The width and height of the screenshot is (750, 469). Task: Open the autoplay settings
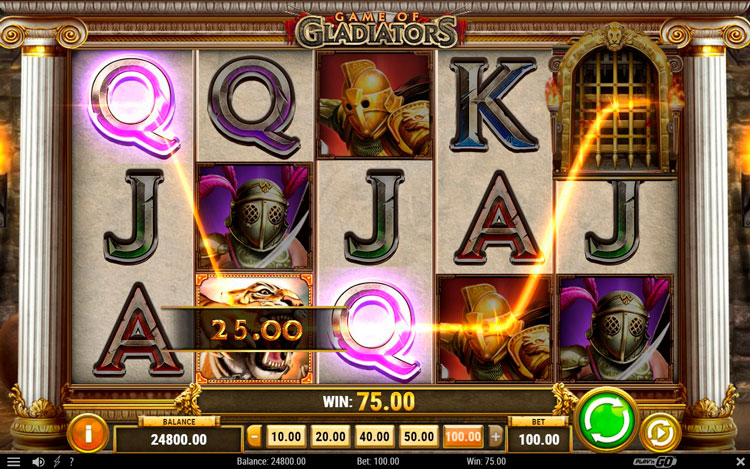(660, 432)
